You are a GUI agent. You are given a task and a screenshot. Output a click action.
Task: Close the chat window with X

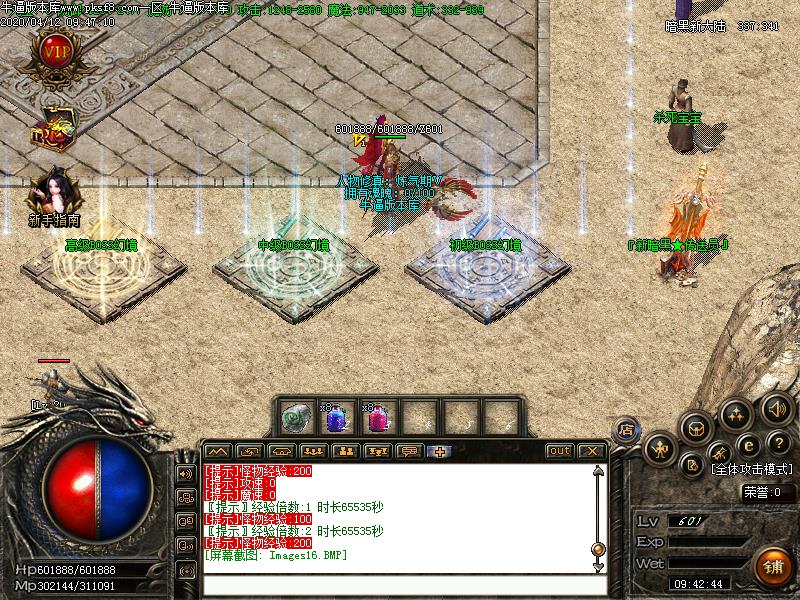click(591, 451)
